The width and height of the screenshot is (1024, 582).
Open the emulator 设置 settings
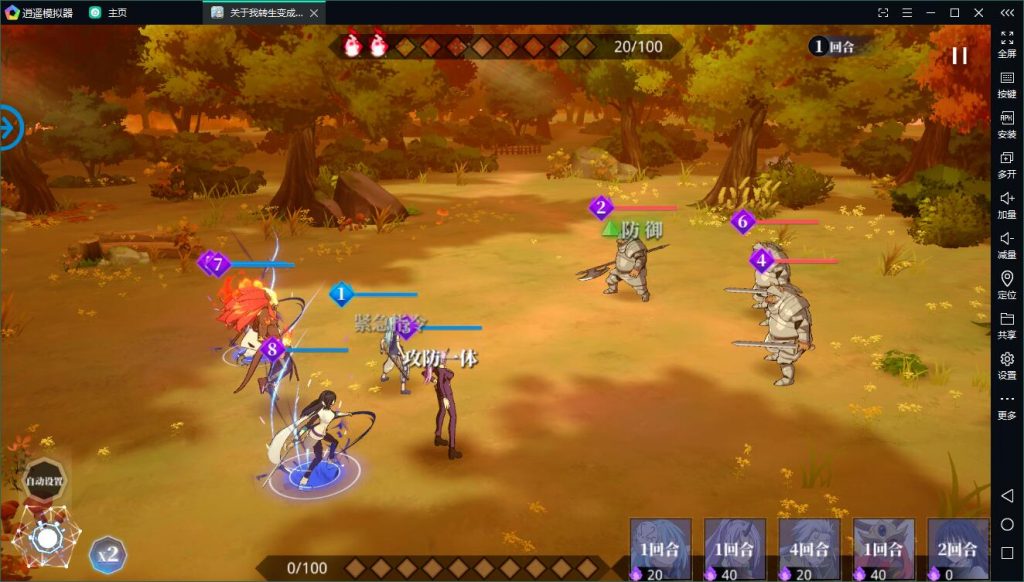[1006, 364]
